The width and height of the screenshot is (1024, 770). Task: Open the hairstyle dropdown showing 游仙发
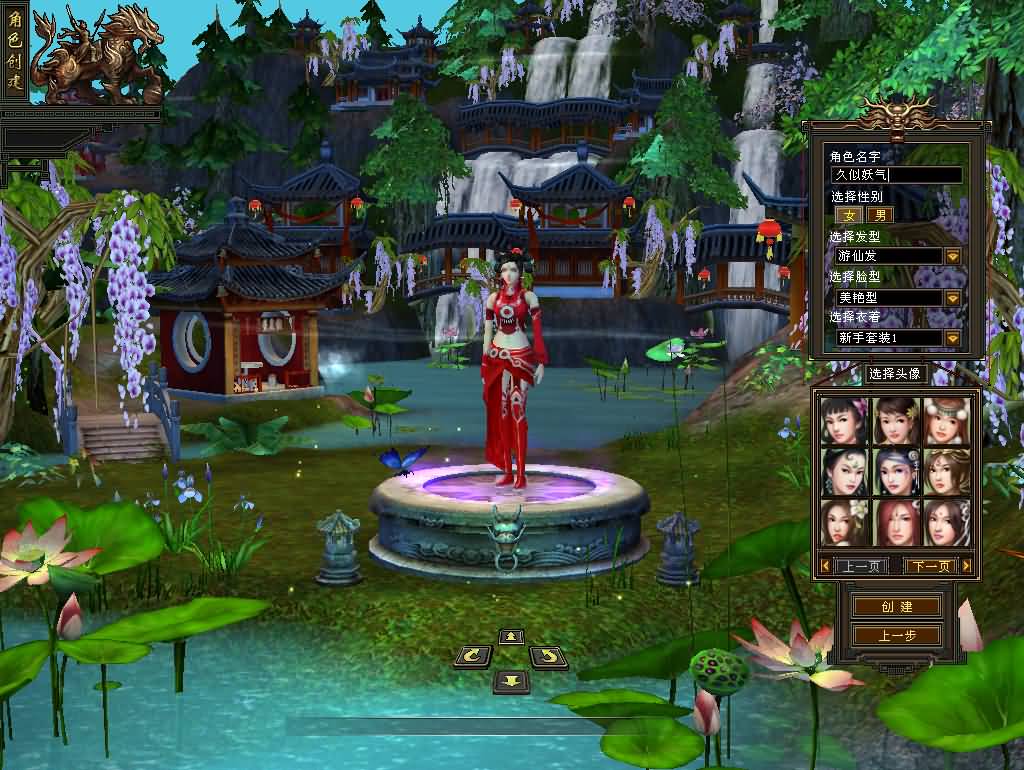[x=952, y=256]
